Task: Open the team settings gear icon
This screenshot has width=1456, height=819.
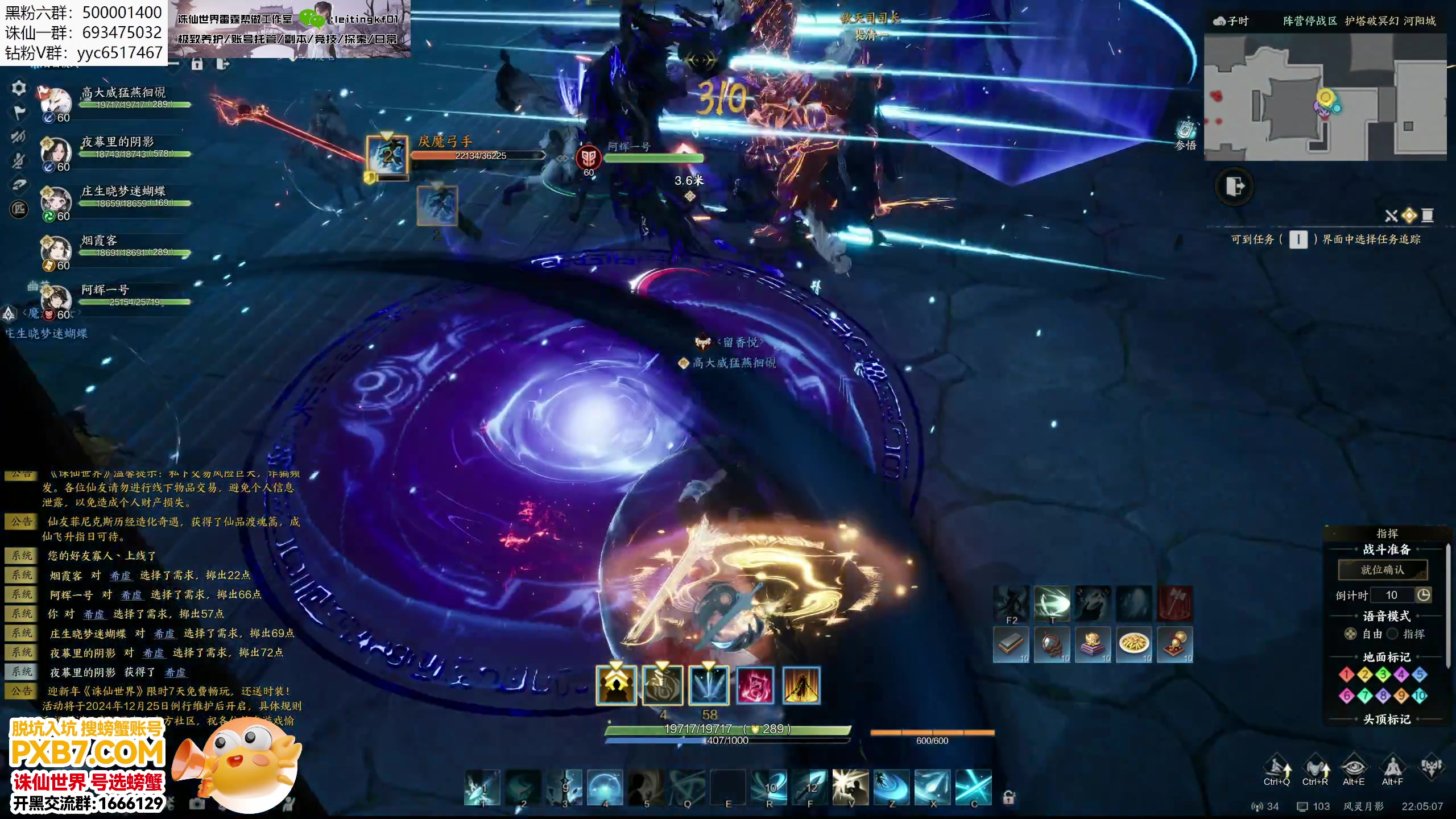Action: coord(19,88)
